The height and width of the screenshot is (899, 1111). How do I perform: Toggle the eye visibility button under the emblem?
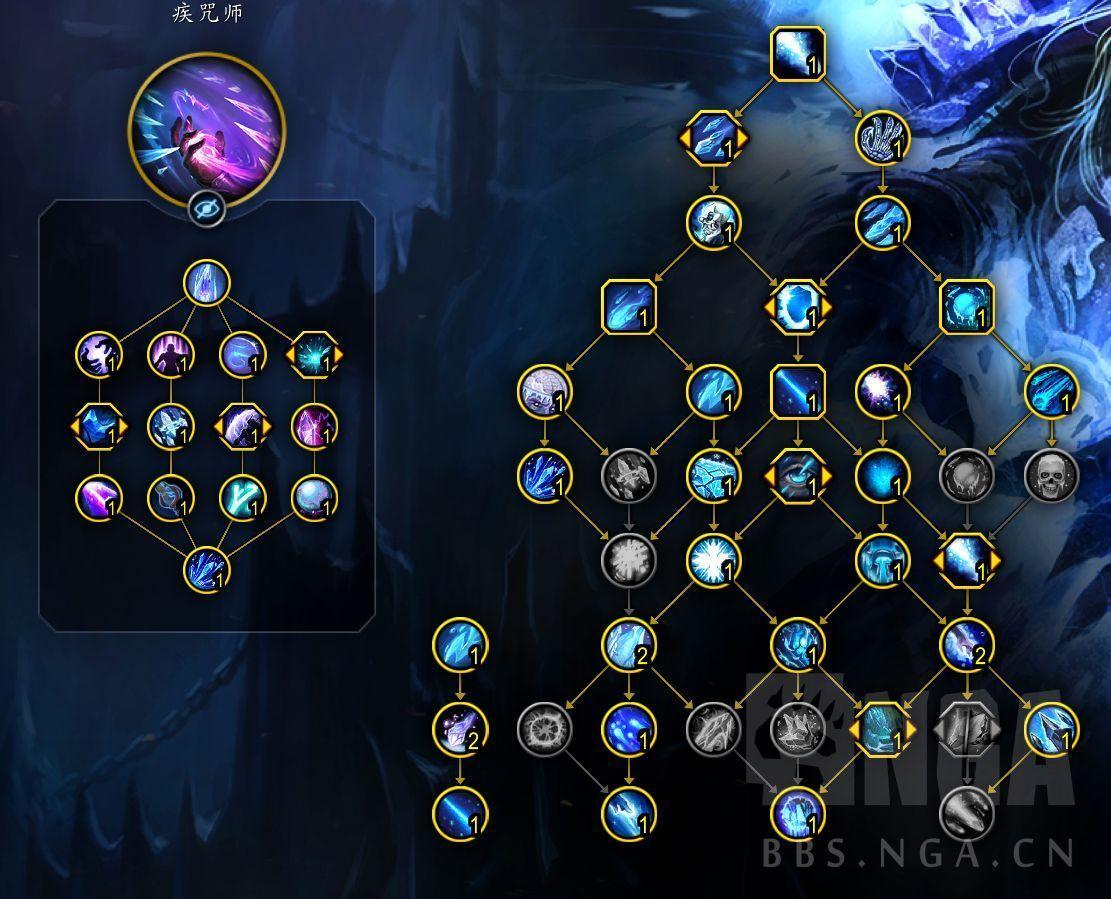207,210
